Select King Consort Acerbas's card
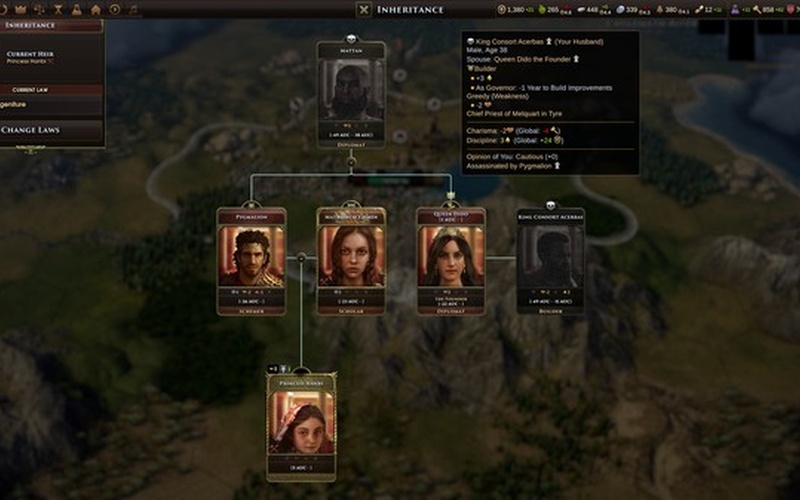 coord(550,260)
